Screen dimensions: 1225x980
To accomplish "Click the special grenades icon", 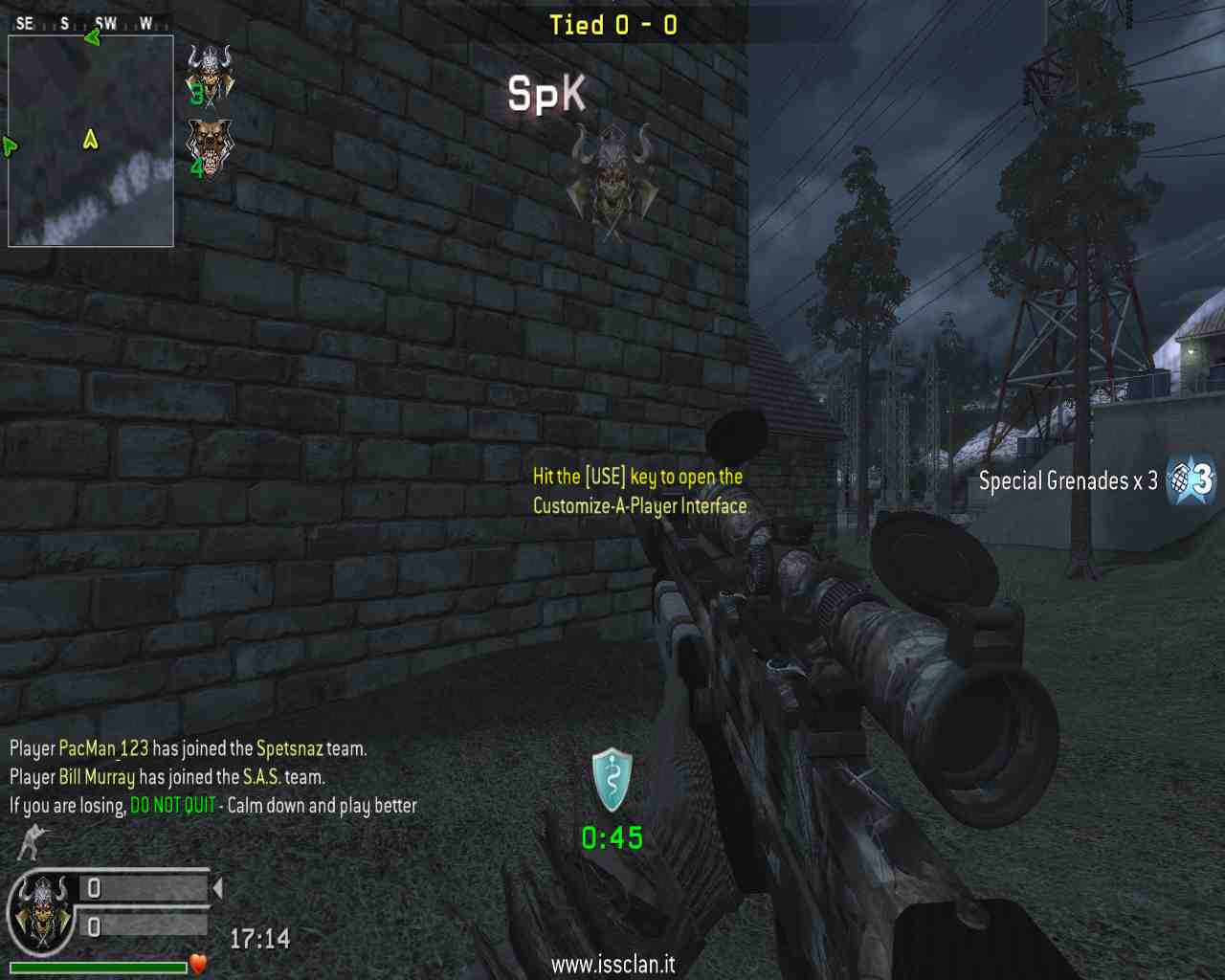I will [1191, 479].
